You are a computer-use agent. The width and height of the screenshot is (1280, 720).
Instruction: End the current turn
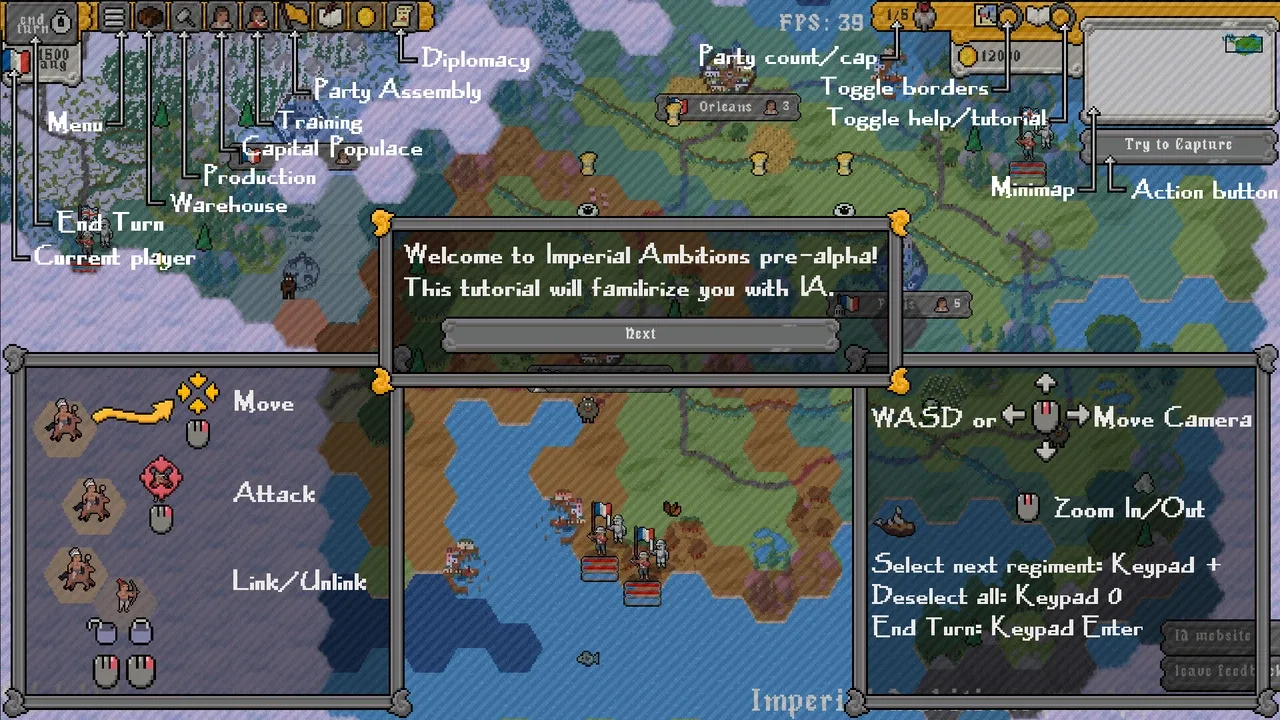(40, 21)
